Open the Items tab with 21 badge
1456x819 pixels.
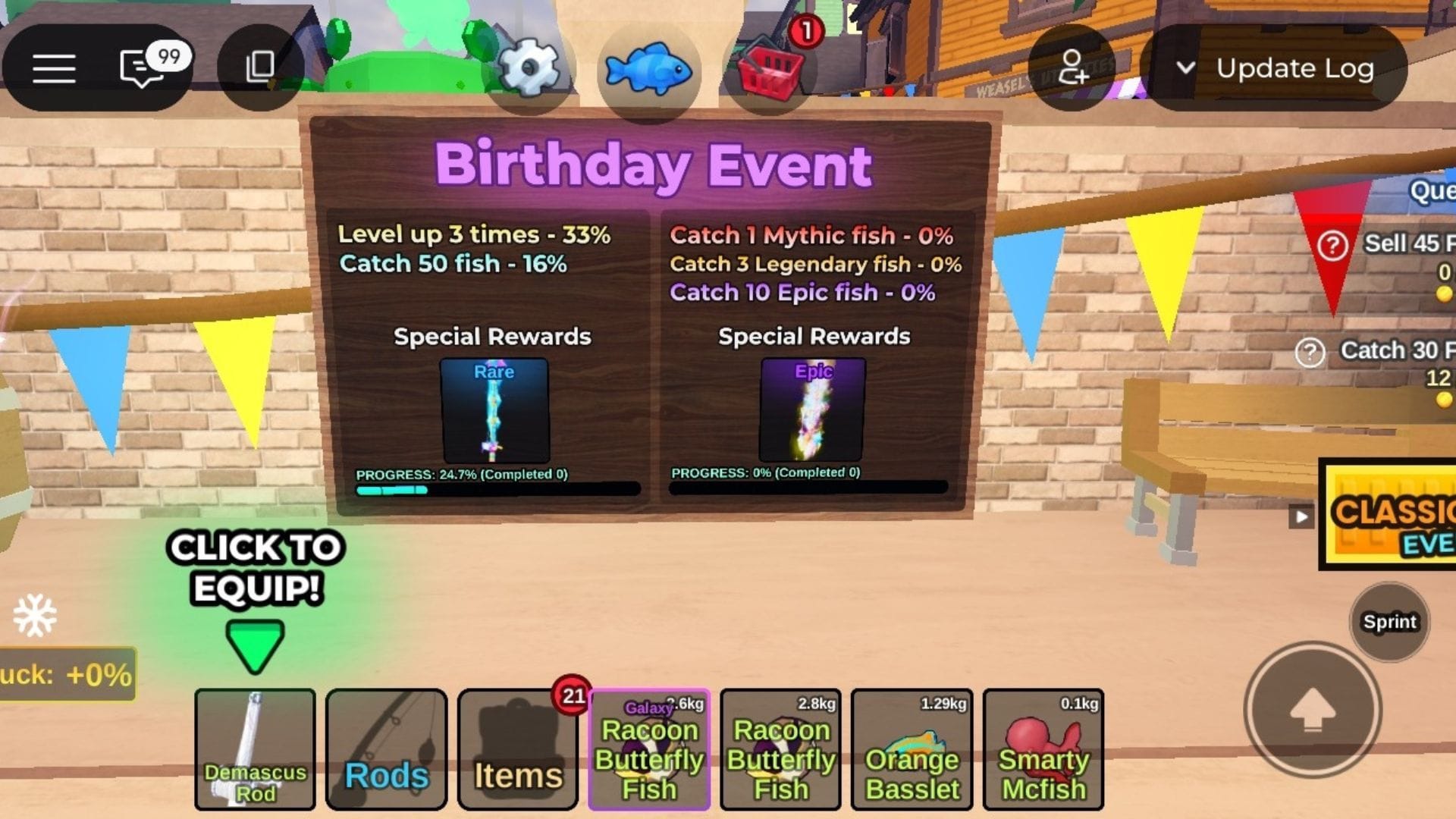tap(518, 751)
